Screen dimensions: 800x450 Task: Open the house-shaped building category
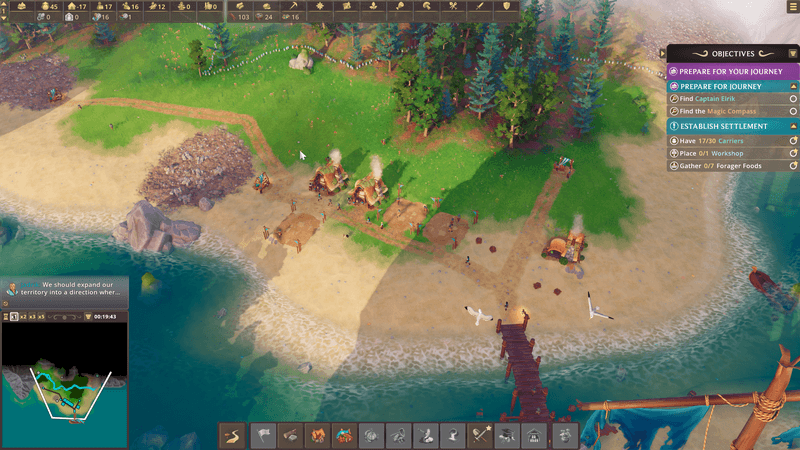click(533, 435)
